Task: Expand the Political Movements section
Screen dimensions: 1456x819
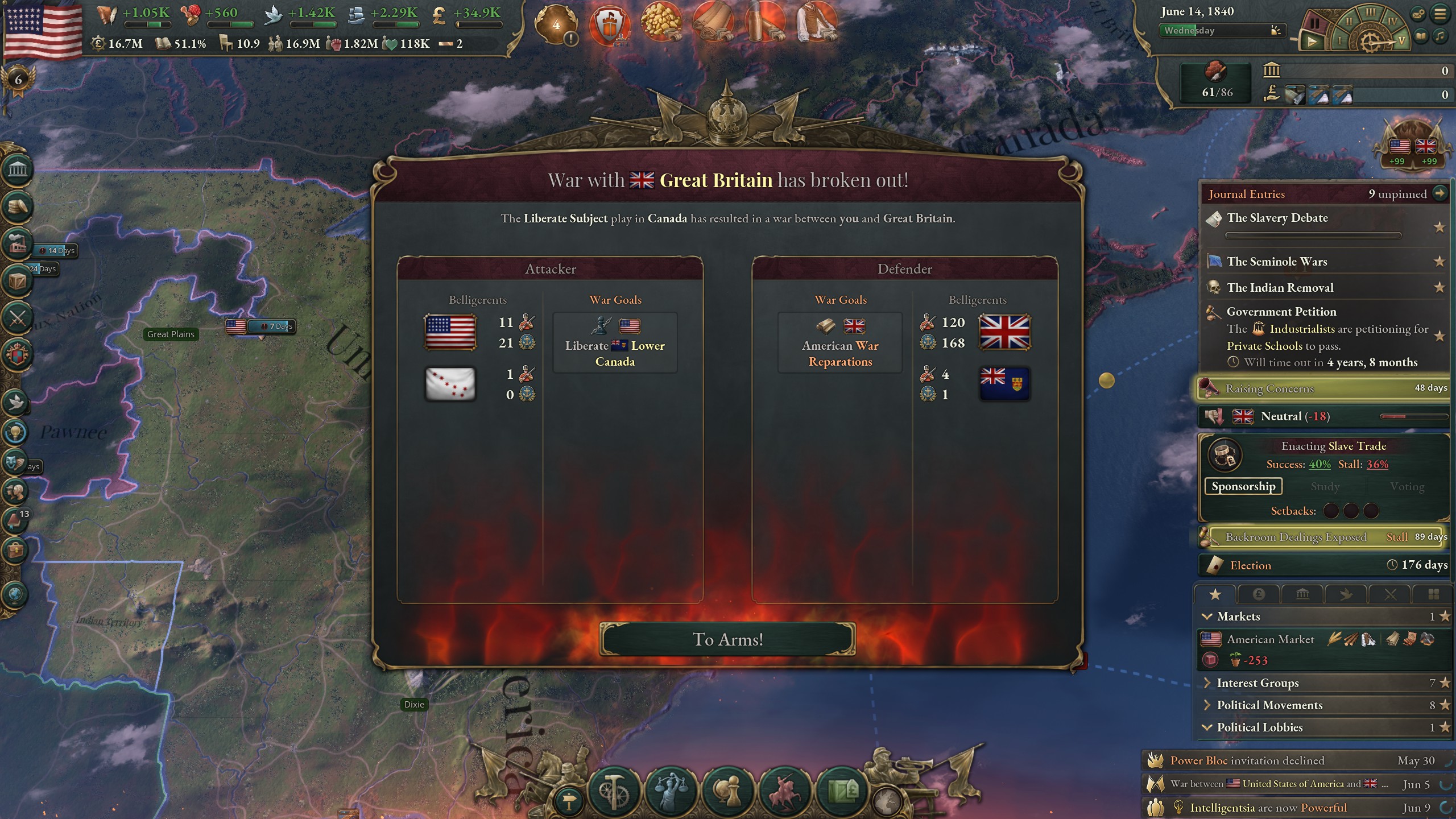Action: click(1207, 705)
